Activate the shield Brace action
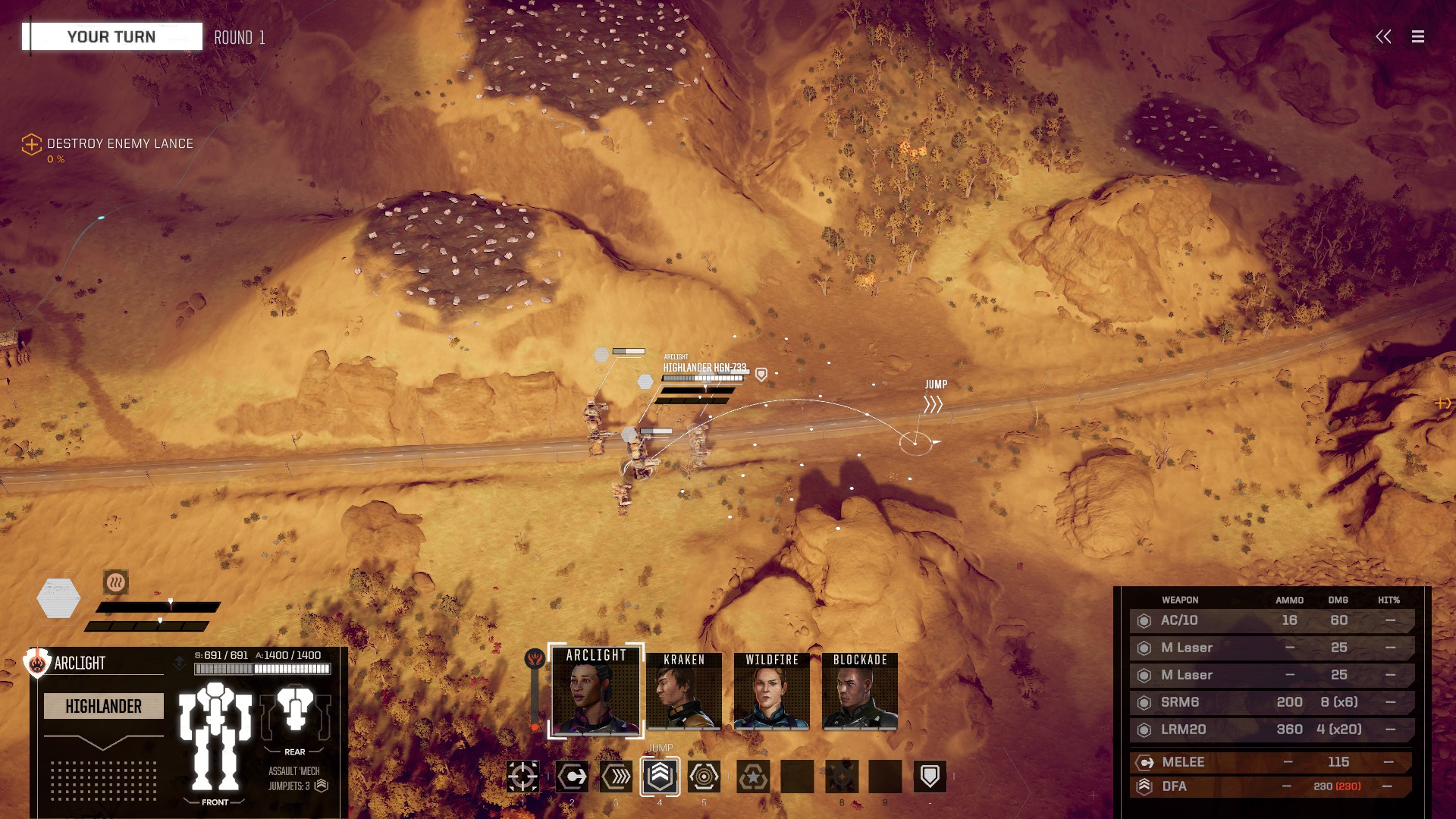The height and width of the screenshot is (819, 1456). 930,777
